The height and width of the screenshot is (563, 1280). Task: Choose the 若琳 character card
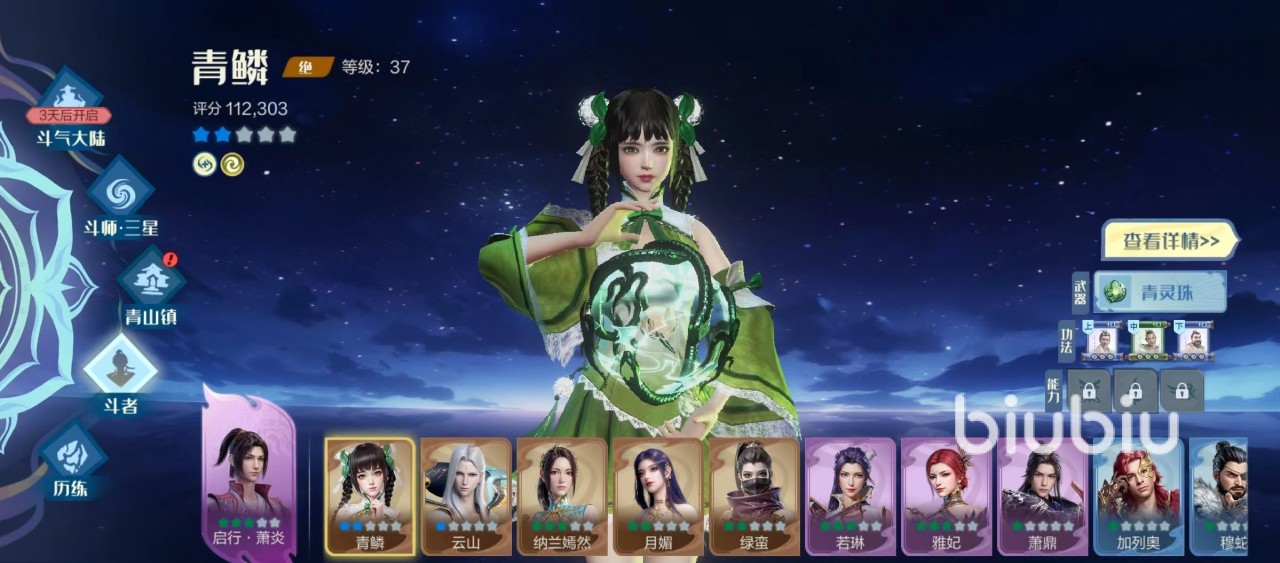point(850,495)
